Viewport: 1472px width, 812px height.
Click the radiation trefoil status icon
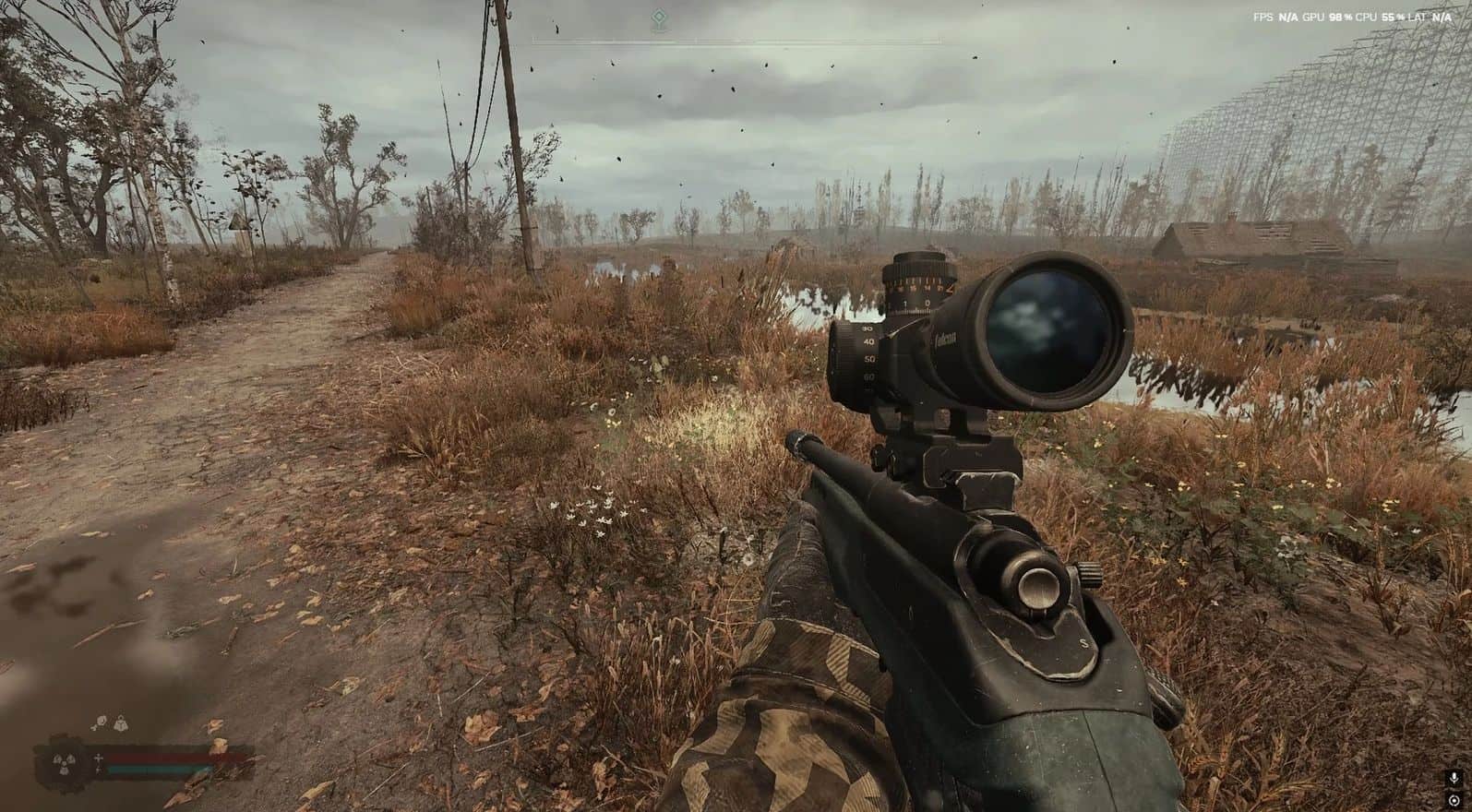(62, 762)
